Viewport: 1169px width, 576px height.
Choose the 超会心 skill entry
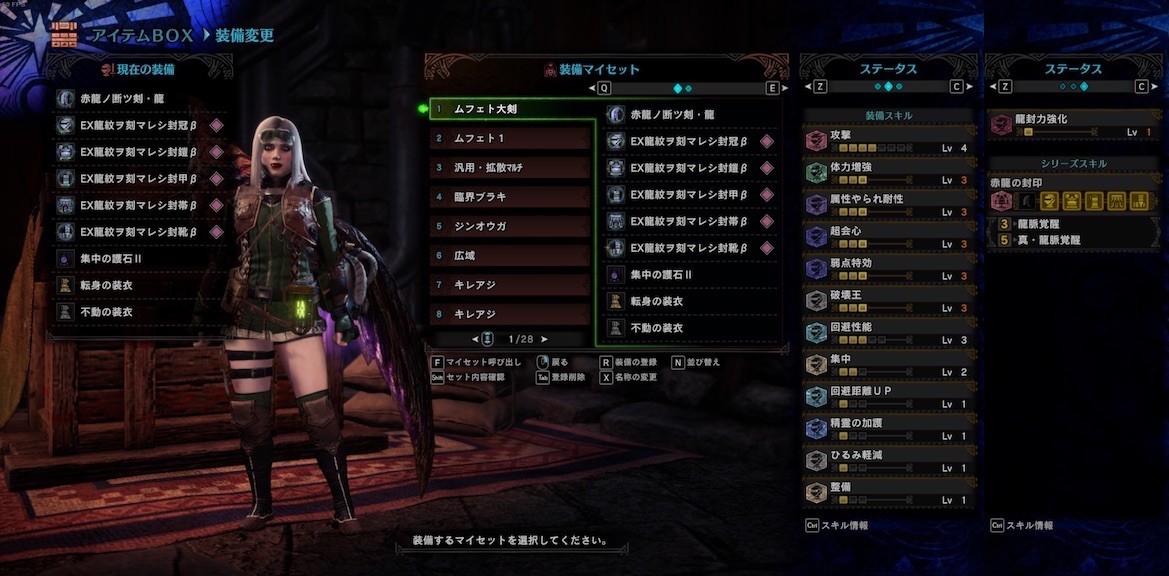(x=888, y=236)
